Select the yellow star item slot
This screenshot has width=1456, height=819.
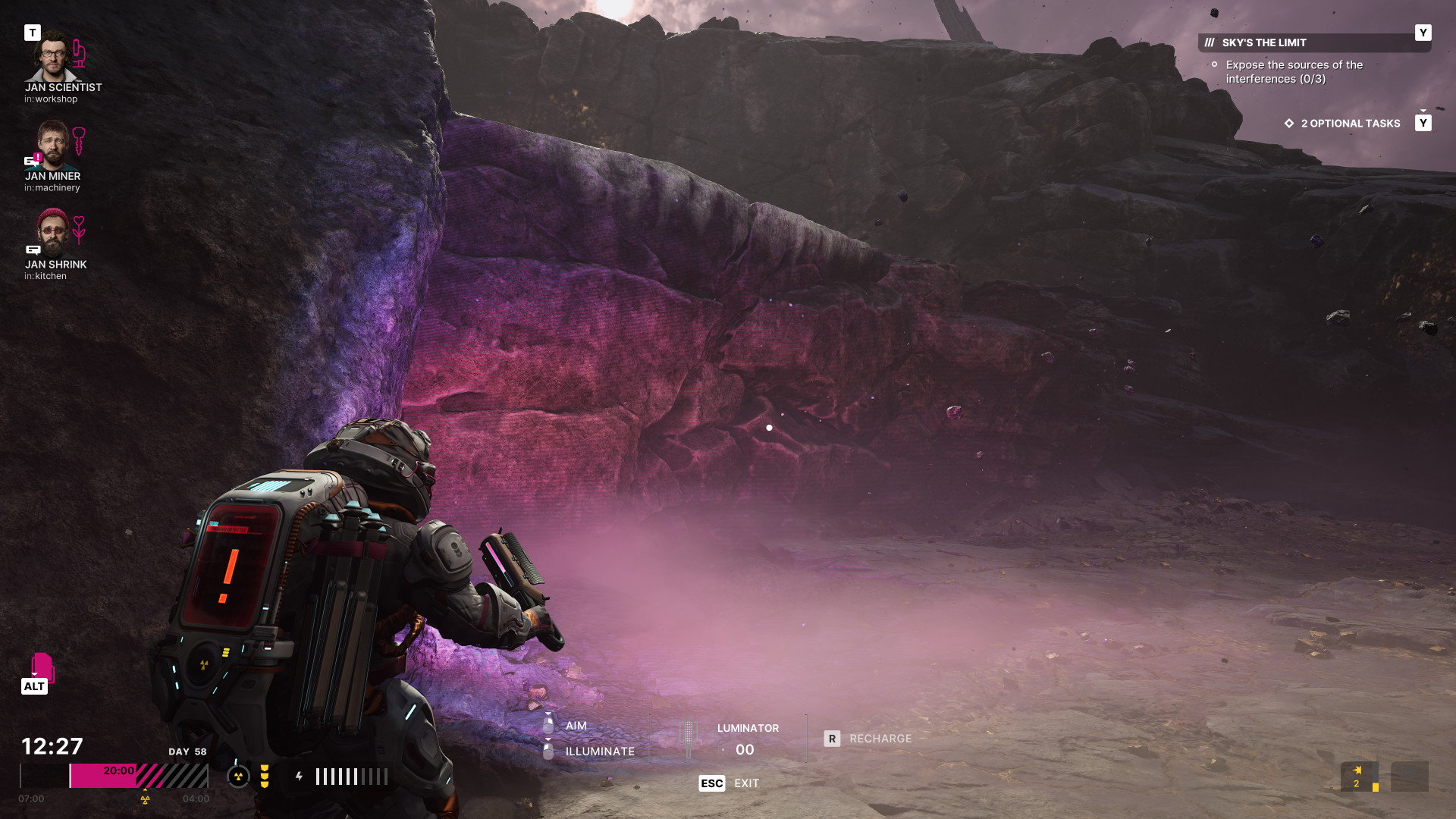(1358, 777)
